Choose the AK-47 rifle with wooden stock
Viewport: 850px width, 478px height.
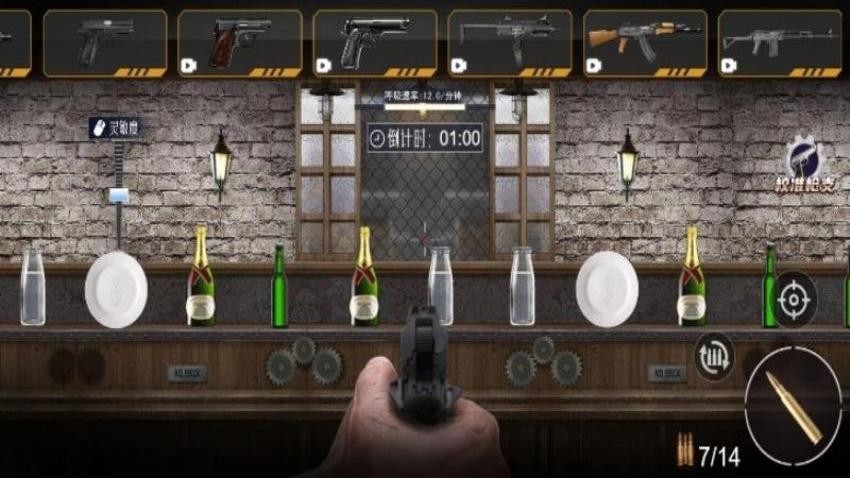click(644, 42)
